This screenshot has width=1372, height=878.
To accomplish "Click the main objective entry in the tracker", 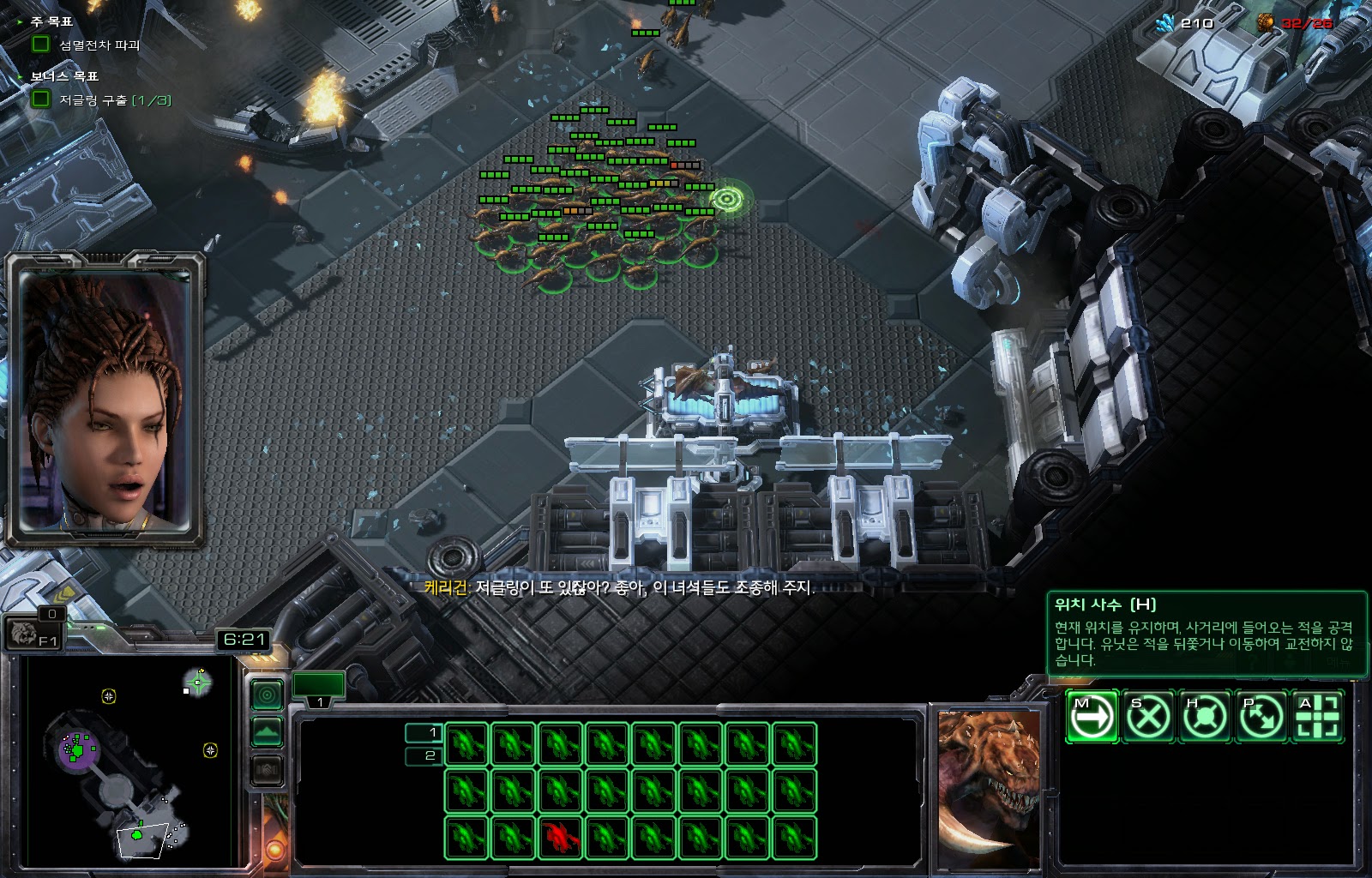I will (99, 45).
